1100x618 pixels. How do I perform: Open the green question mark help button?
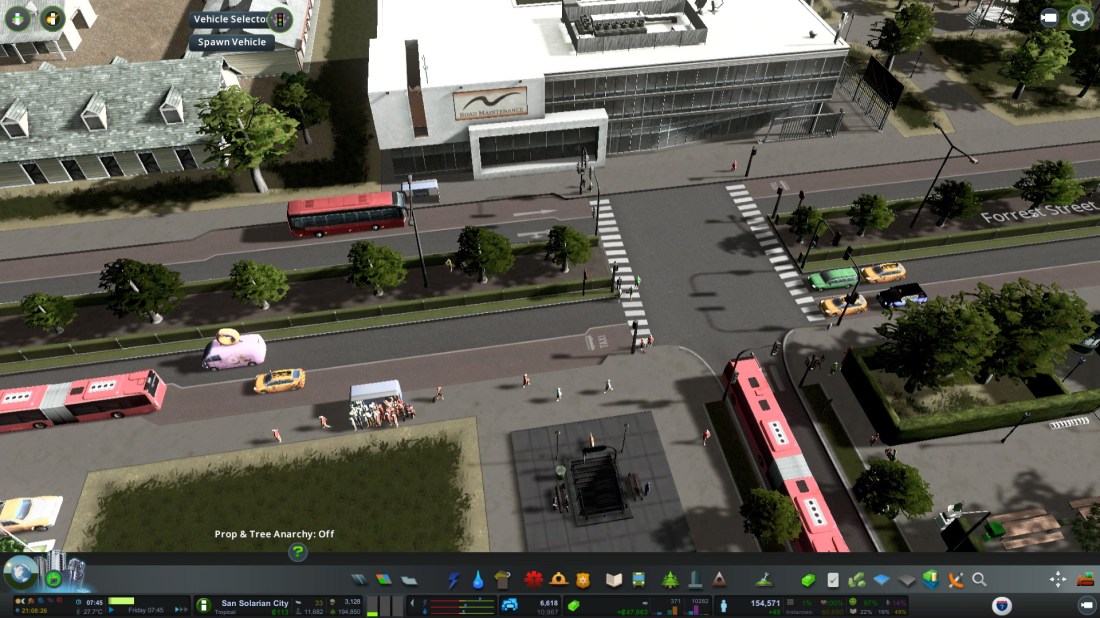pyautogui.click(x=297, y=551)
